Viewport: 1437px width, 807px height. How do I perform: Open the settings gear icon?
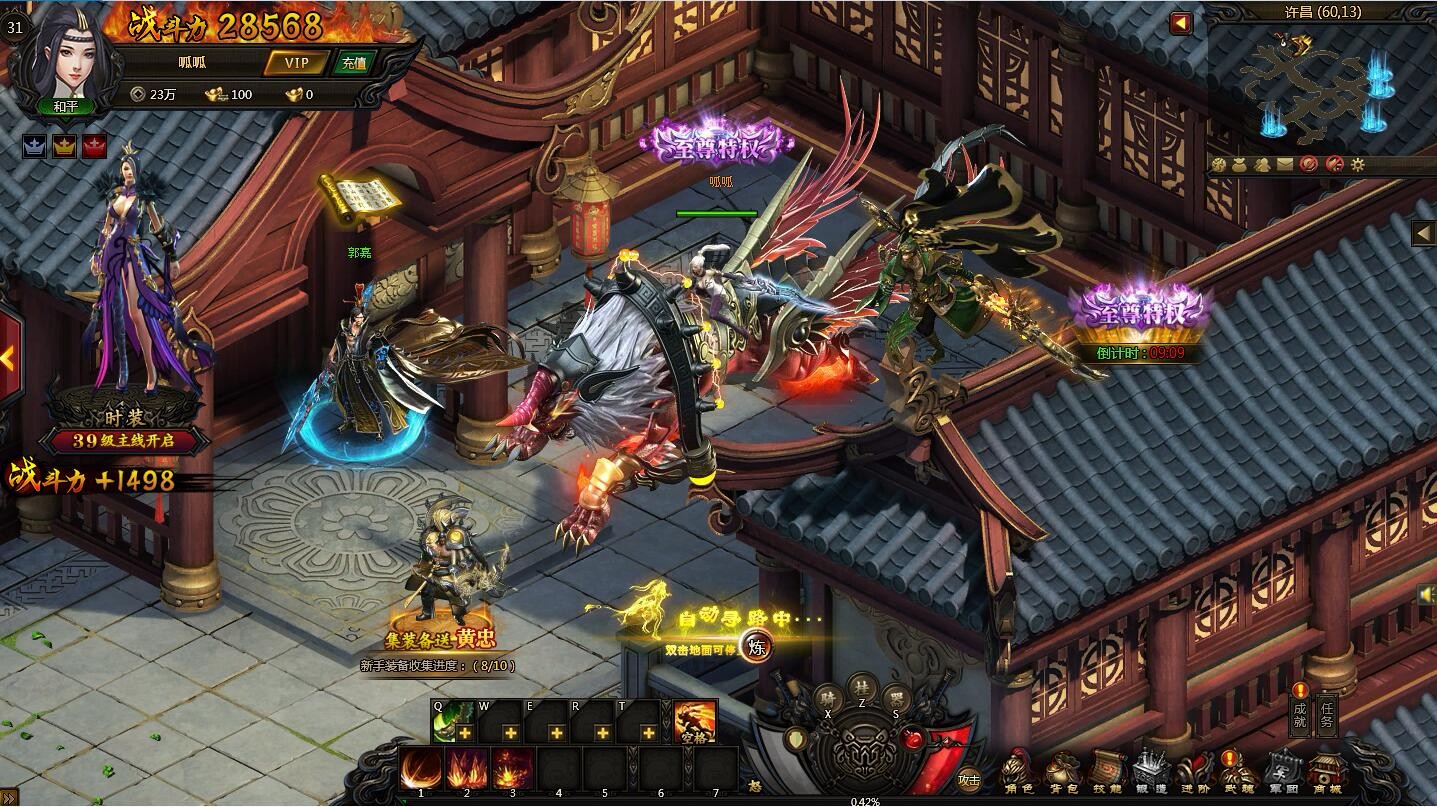[x=1358, y=165]
